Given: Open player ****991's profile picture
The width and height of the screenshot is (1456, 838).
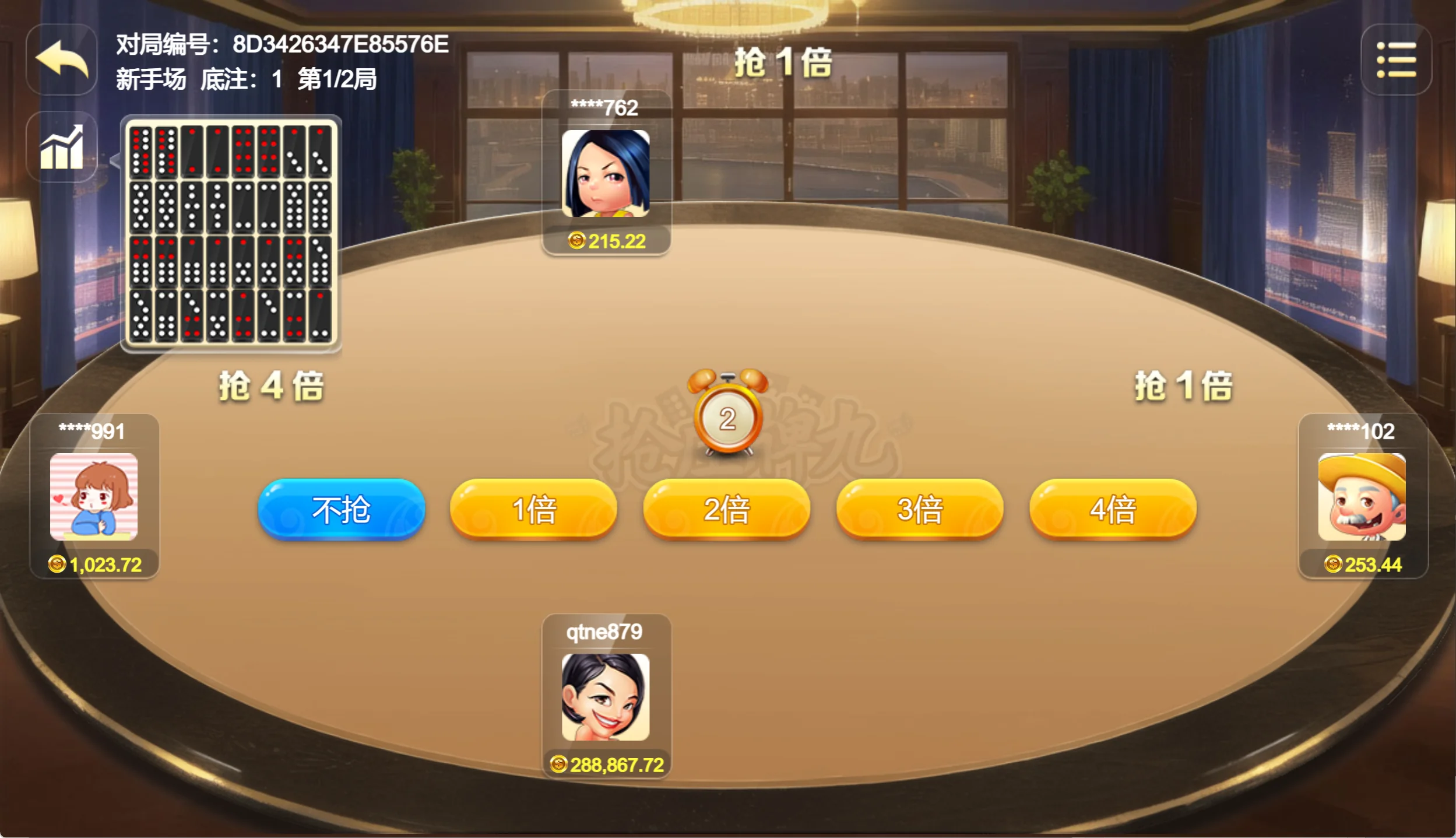Looking at the screenshot, I should [94, 497].
